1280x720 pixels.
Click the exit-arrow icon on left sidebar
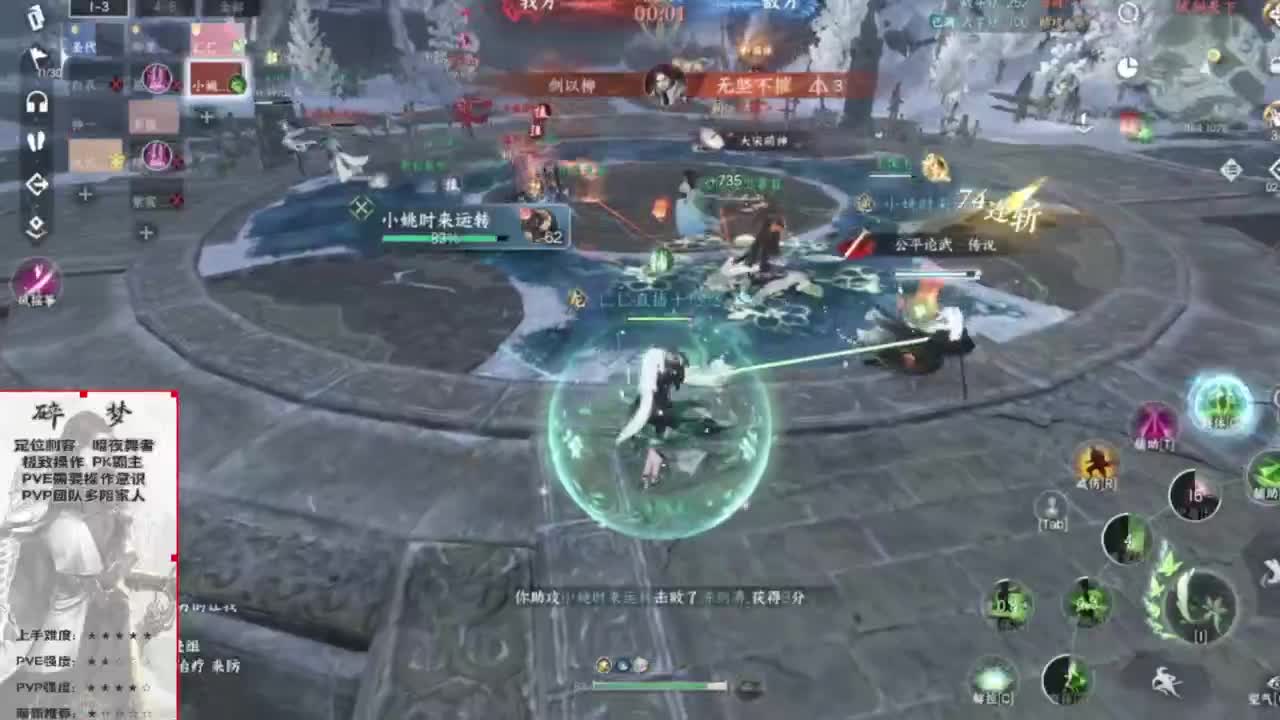36,183
